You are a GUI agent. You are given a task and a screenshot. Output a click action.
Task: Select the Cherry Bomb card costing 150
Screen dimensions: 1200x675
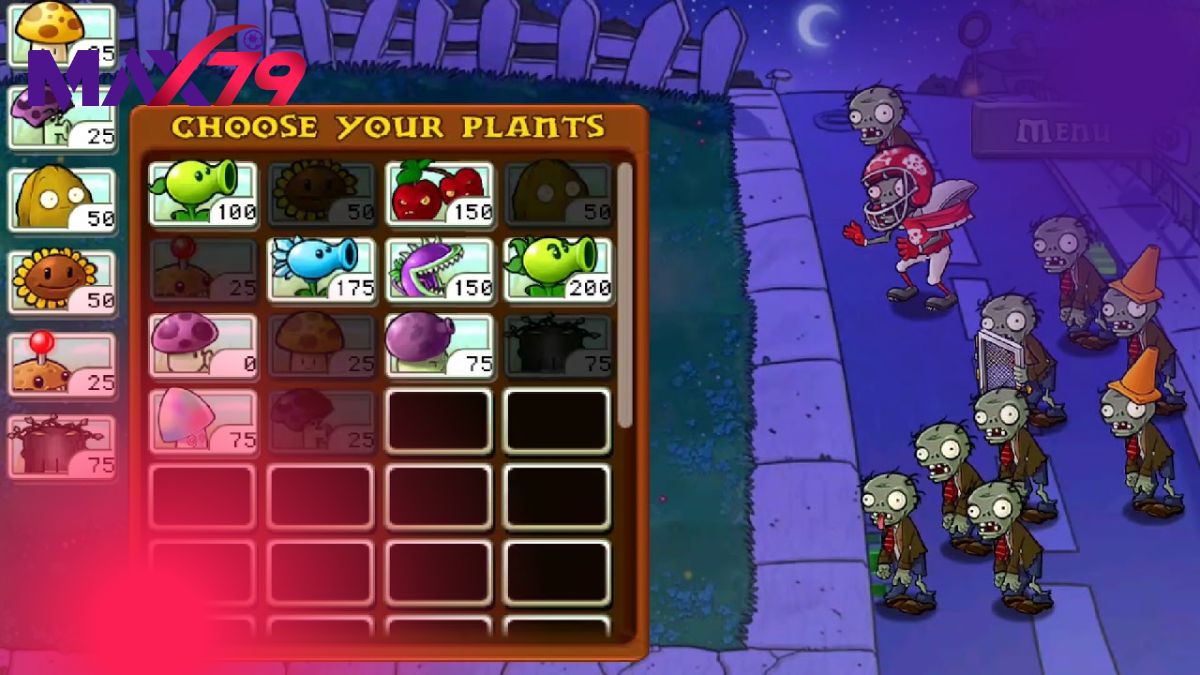tap(440, 192)
